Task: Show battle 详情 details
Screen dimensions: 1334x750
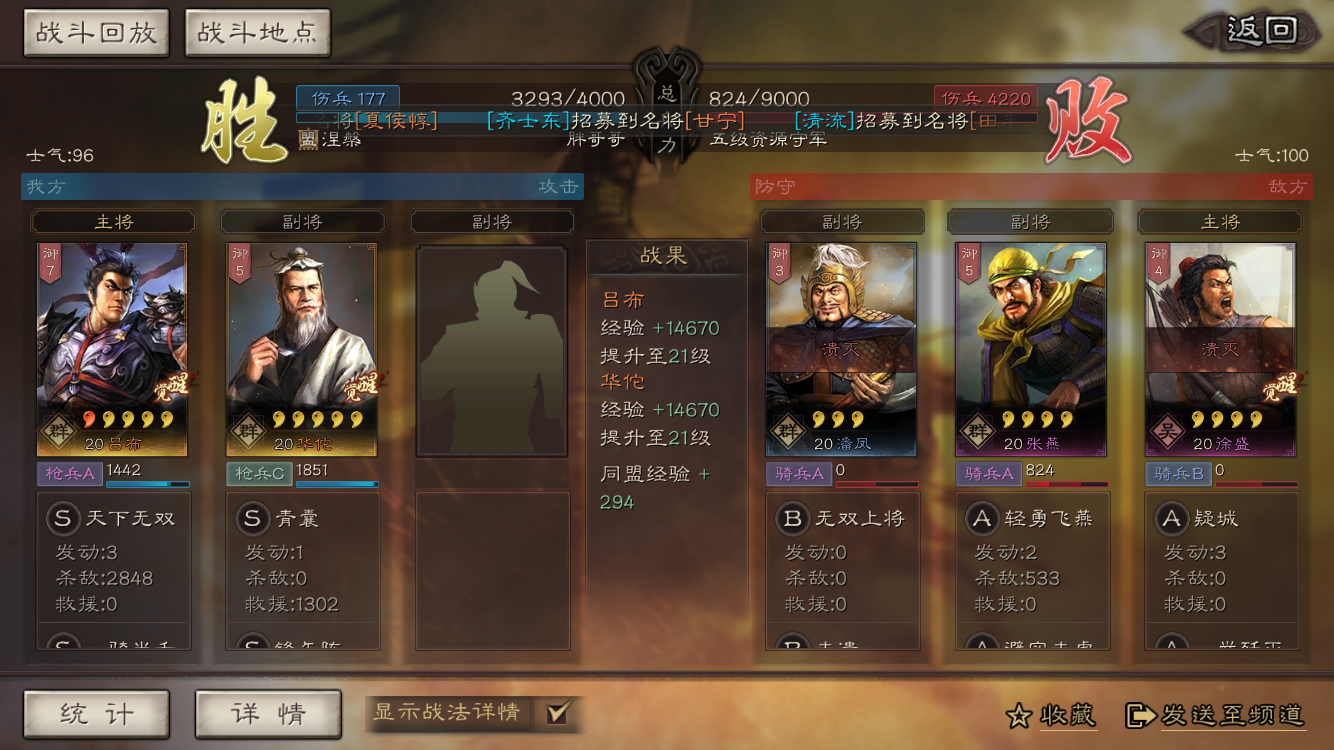Action: pos(268,714)
